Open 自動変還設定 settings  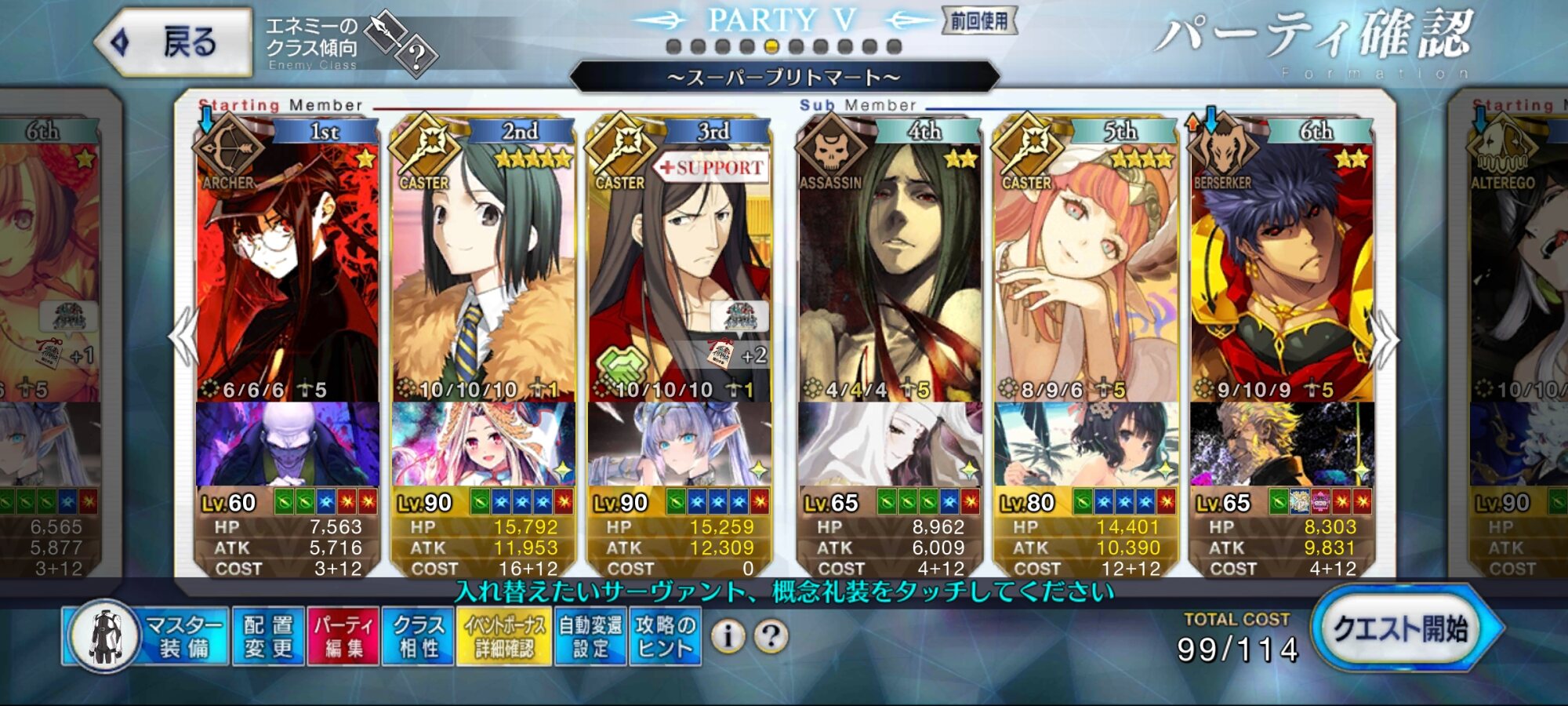[x=590, y=636]
